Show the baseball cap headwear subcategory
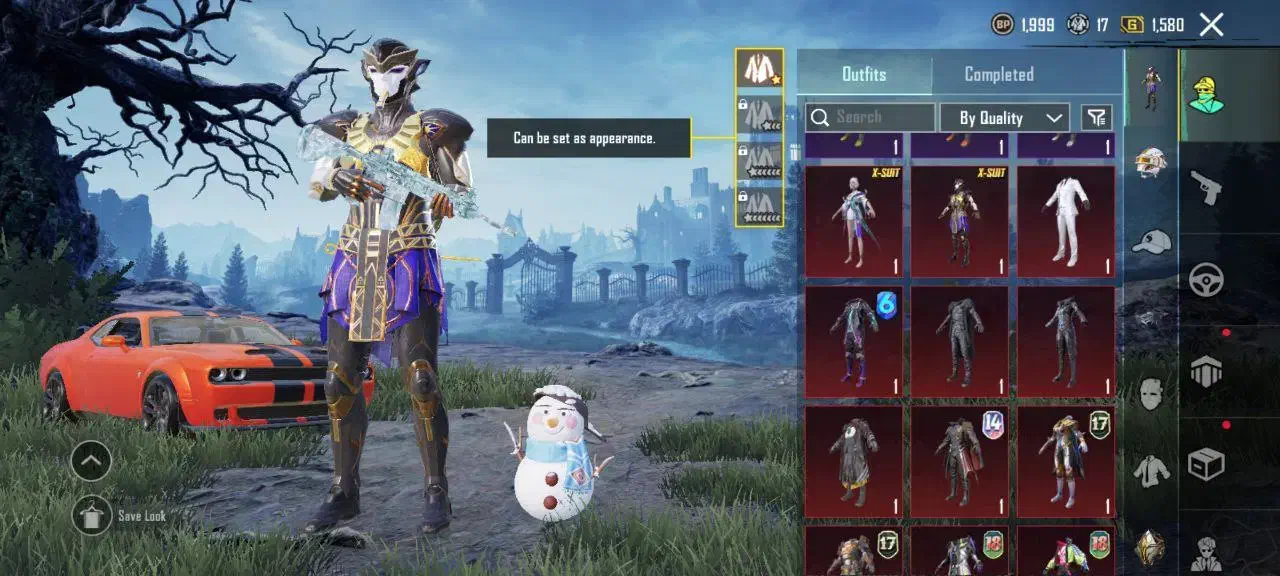The height and width of the screenshot is (576, 1280). pos(1151,240)
